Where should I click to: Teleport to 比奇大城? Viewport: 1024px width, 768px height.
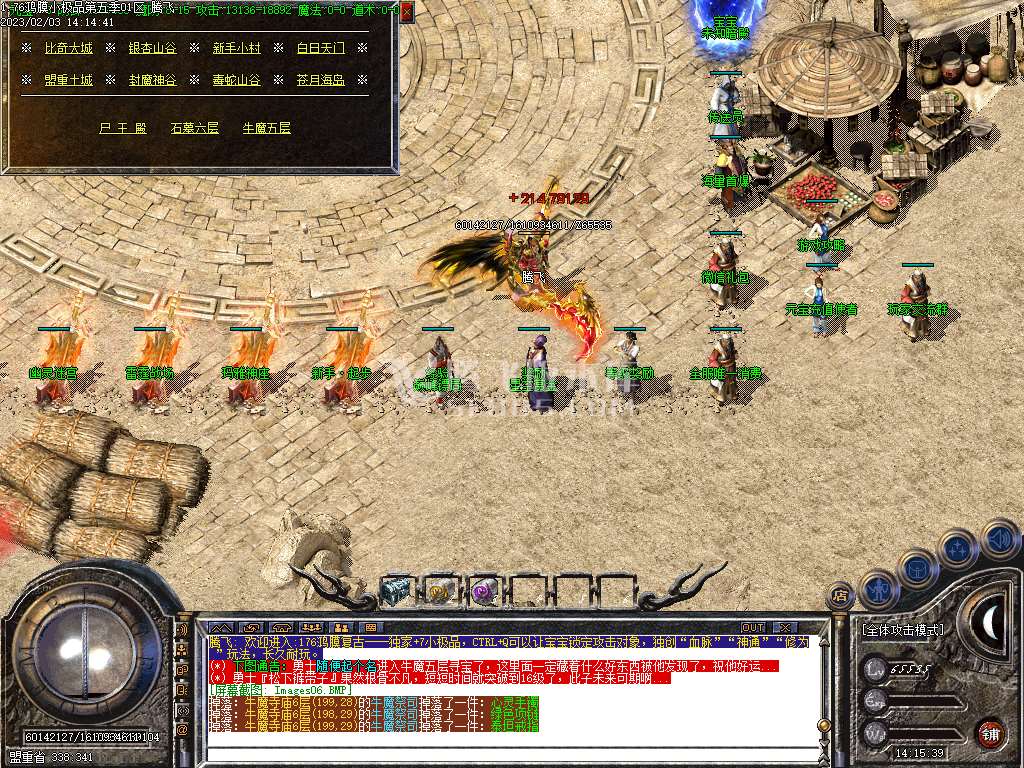(x=69, y=48)
